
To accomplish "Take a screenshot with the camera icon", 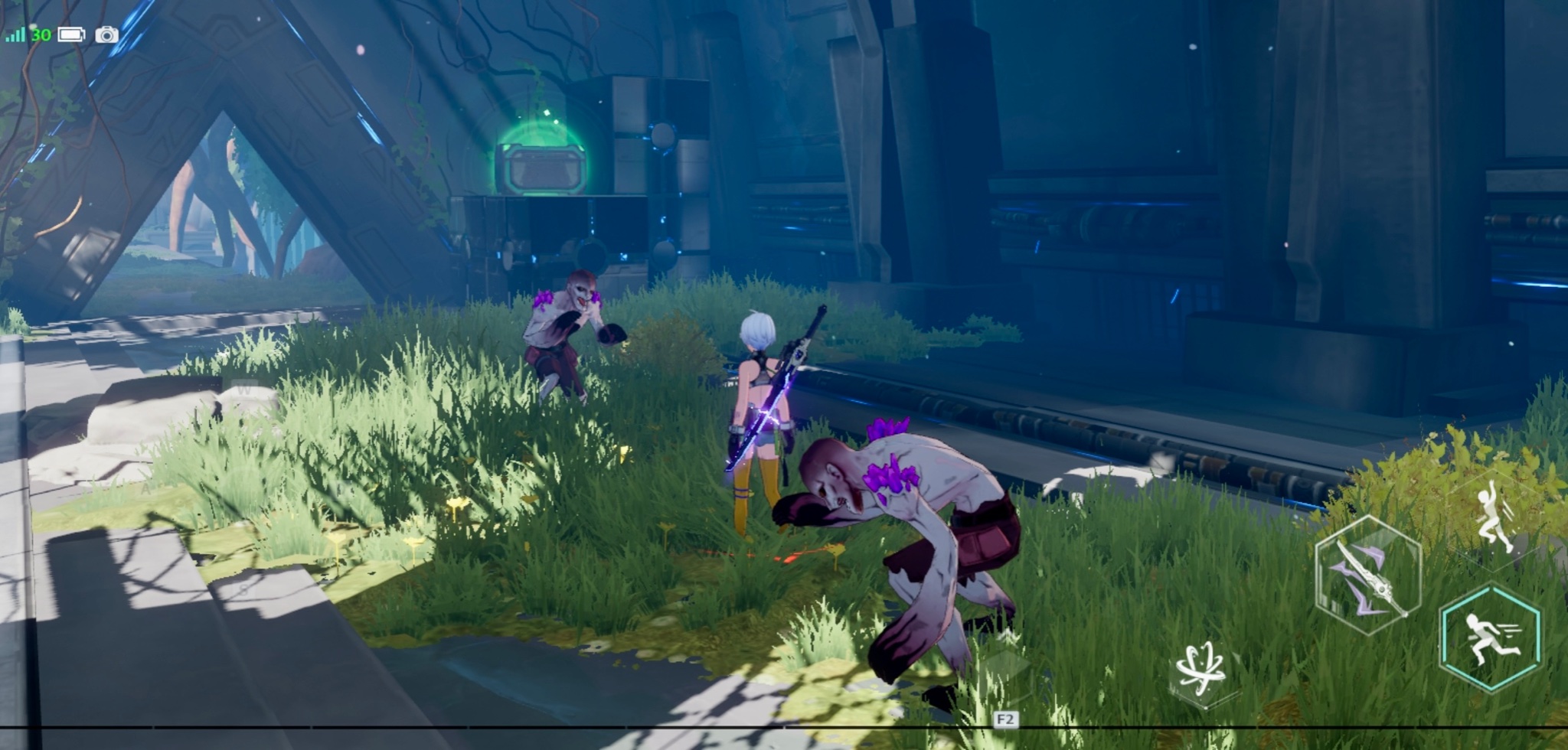I will tap(106, 34).
